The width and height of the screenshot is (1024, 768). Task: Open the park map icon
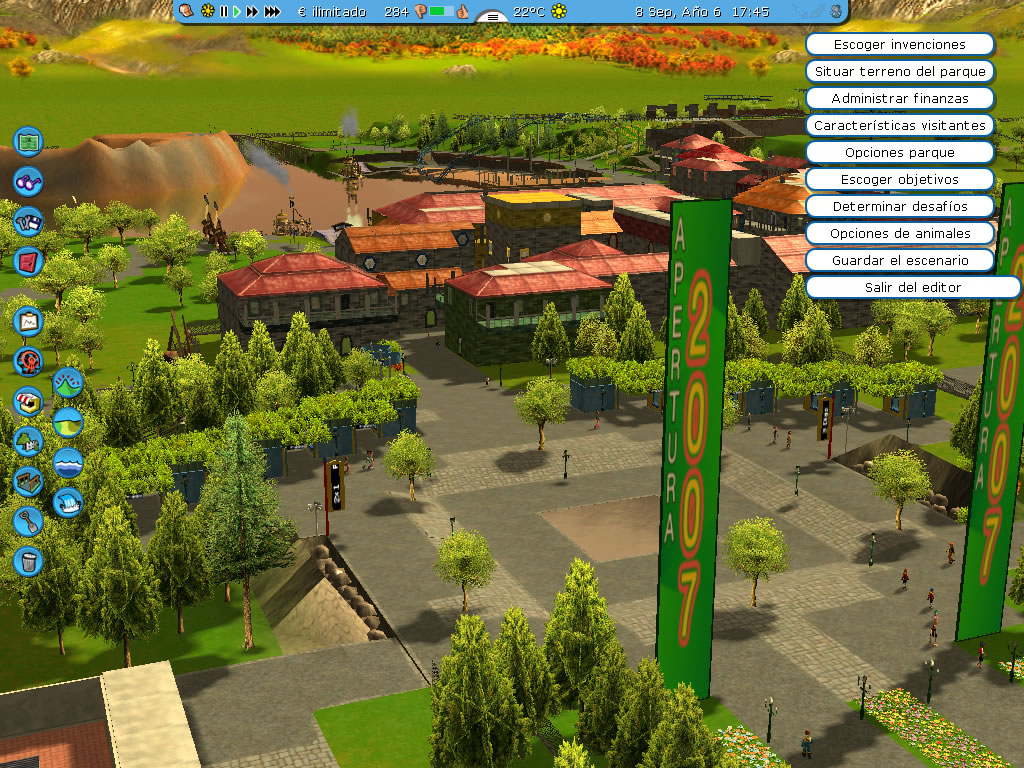pyautogui.click(x=29, y=141)
